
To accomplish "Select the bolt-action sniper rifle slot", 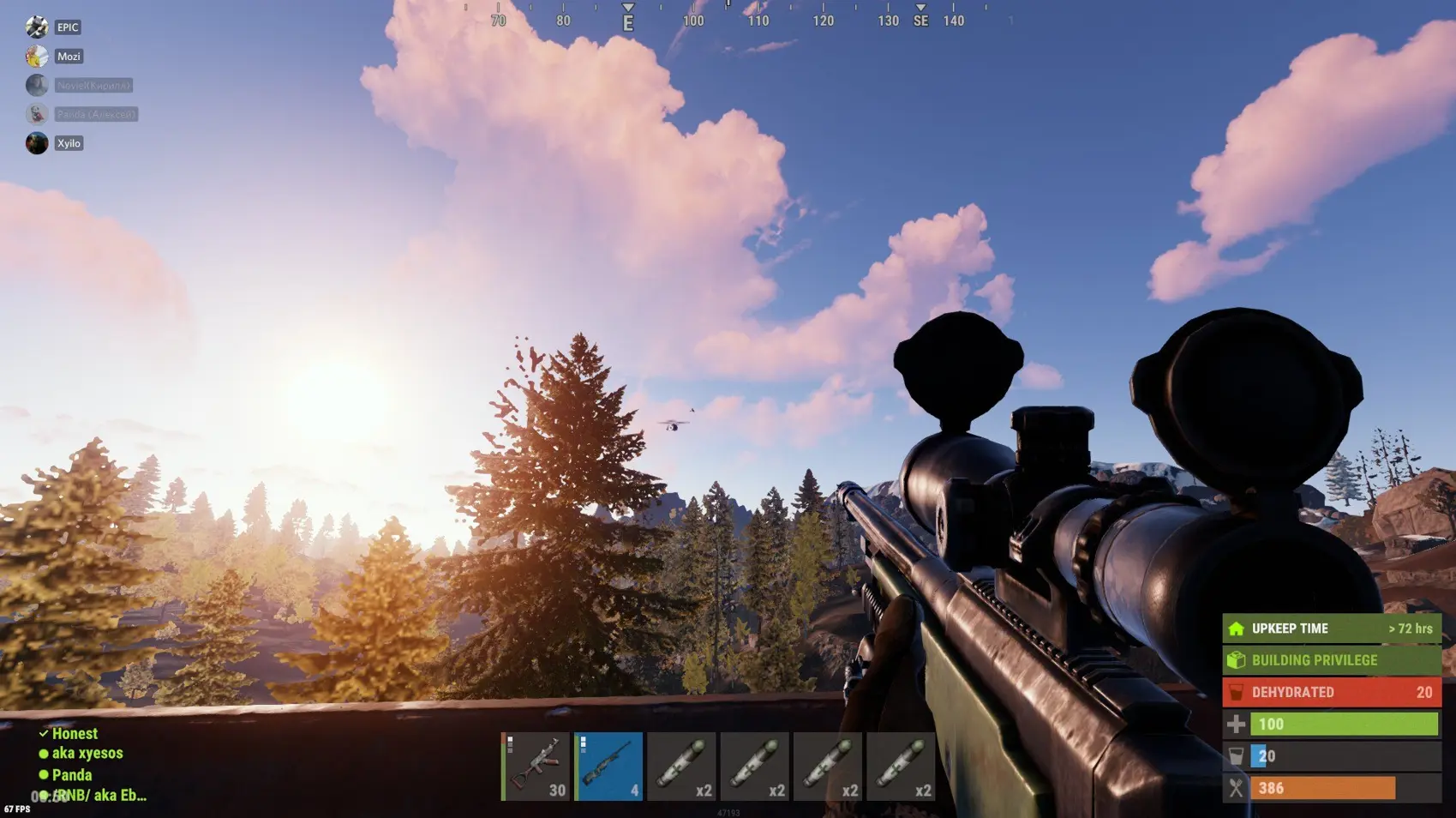I will coord(608,767).
